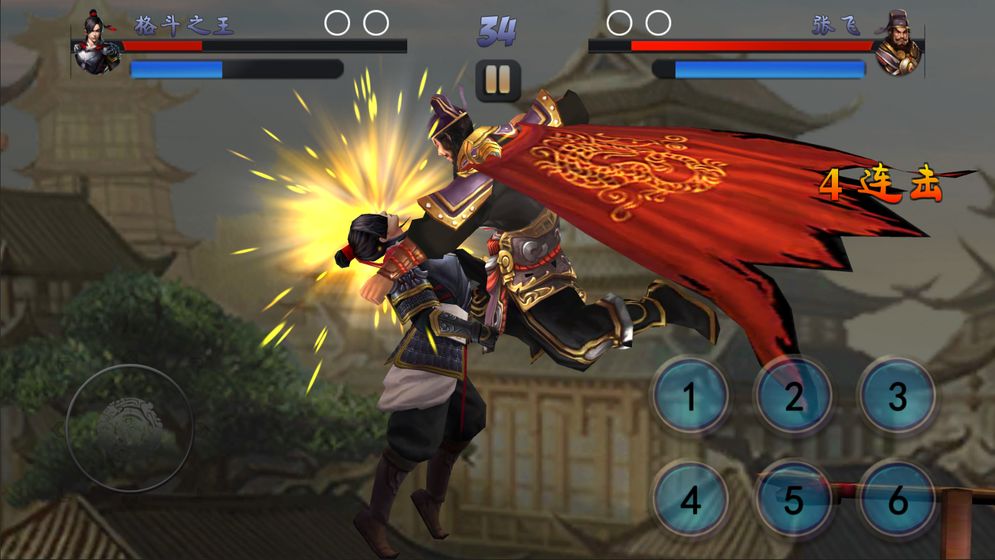Tap attack button 4
The image size is (995, 560).
tap(690, 500)
